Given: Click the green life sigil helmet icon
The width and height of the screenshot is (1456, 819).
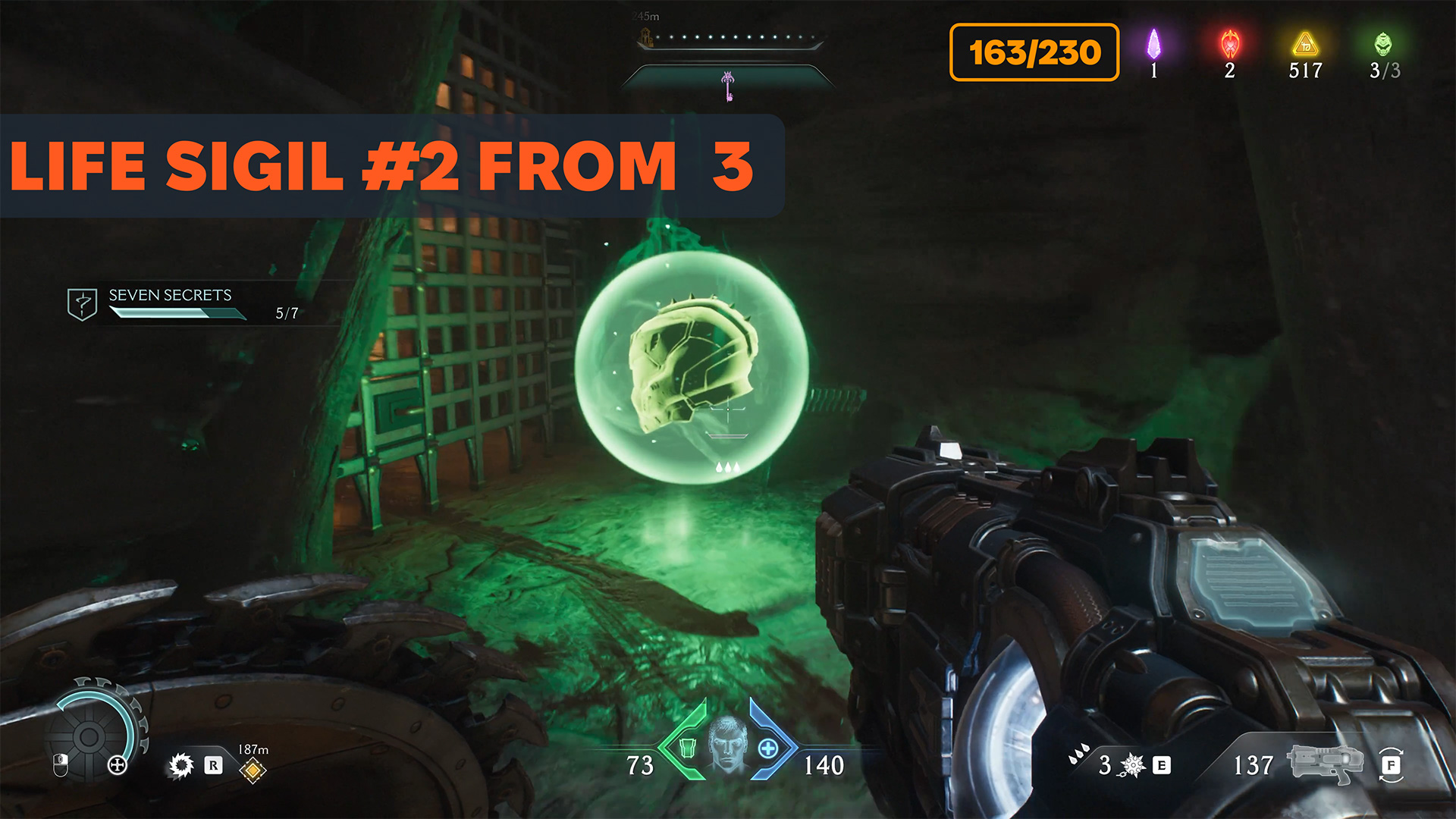Looking at the screenshot, I should [1383, 44].
